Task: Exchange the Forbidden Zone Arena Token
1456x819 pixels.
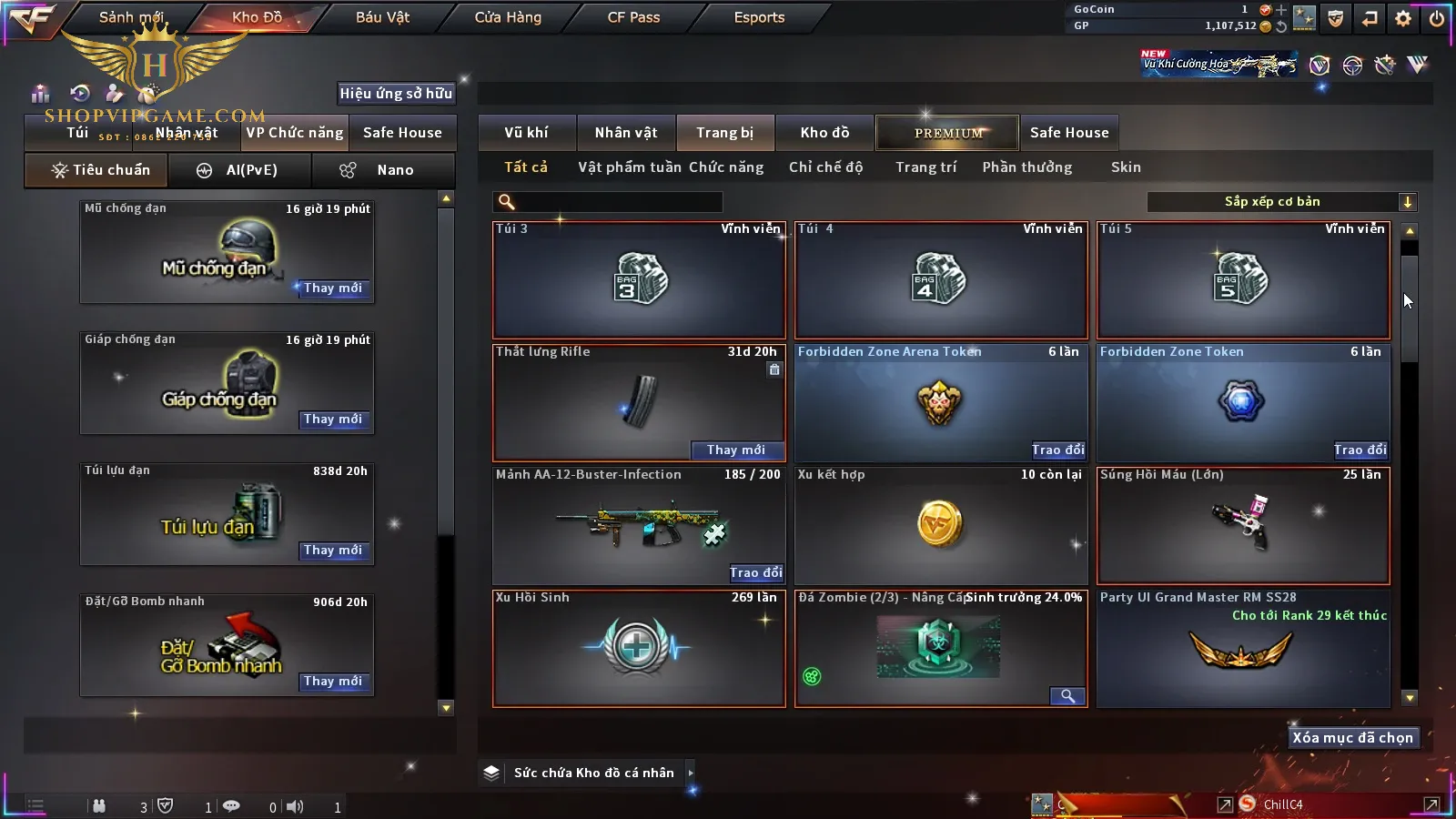Action: tap(1057, 450)
